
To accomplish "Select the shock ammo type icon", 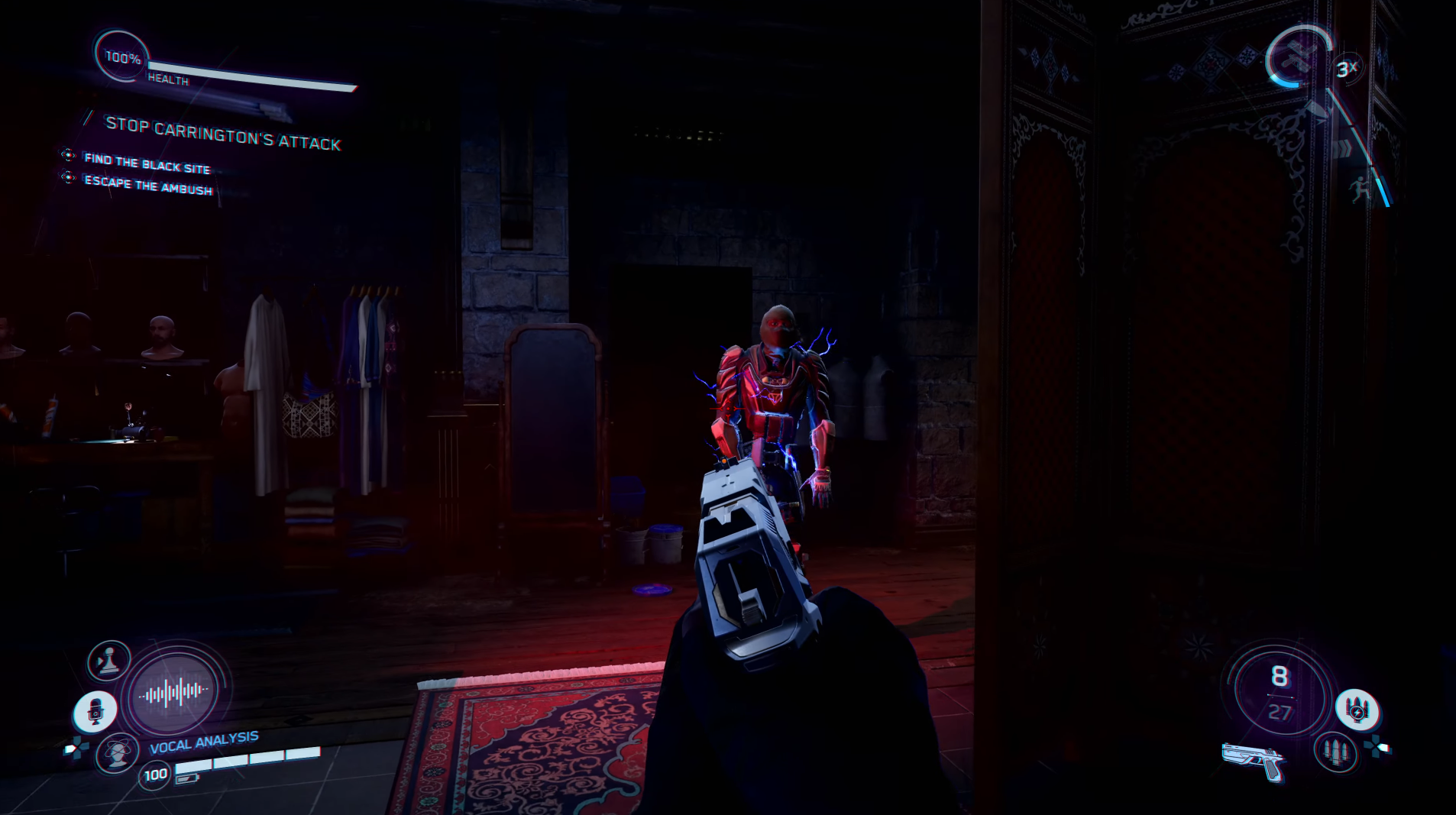I will [x=1357, y=710].
